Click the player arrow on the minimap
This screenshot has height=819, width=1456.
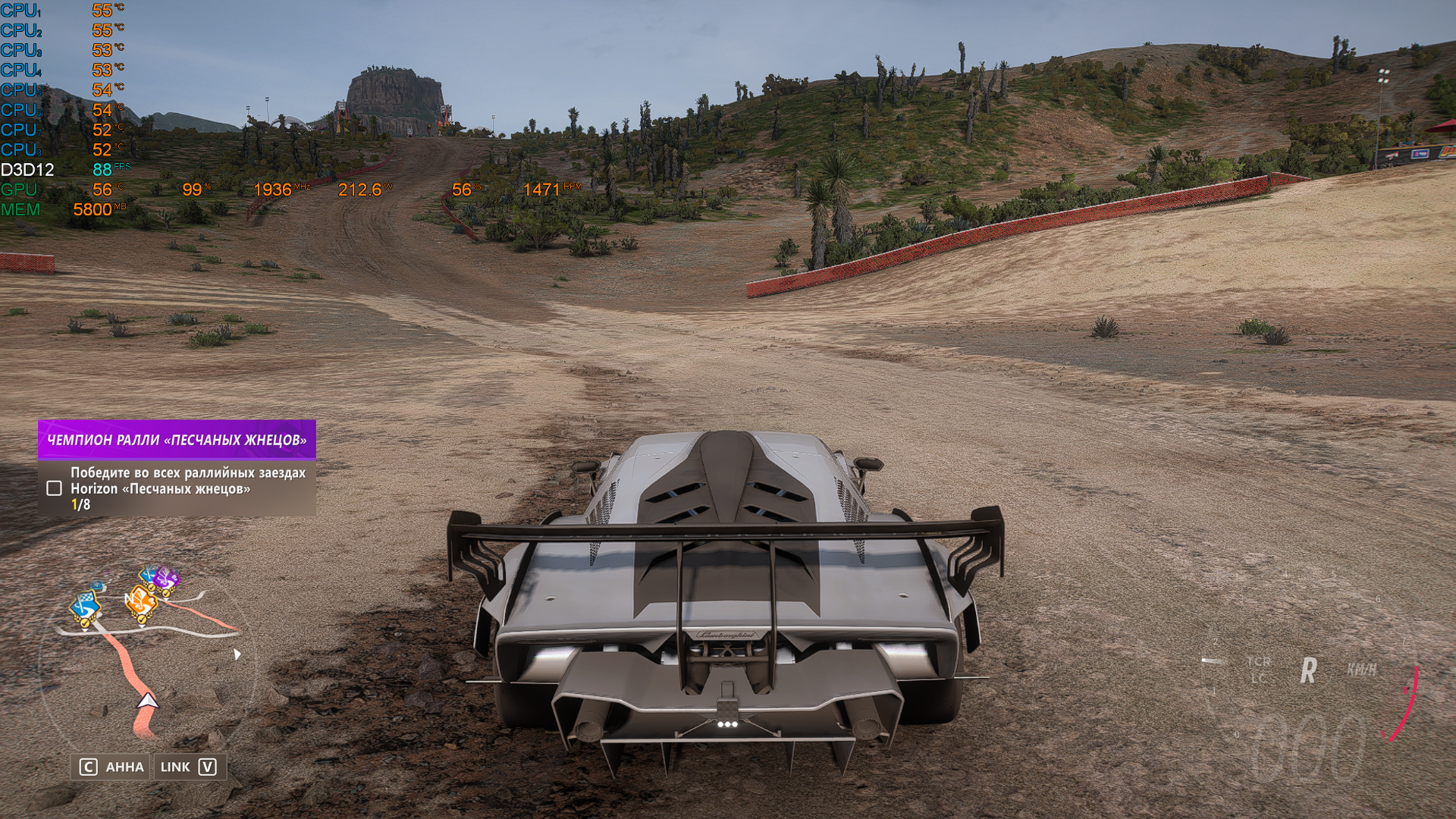[148, 701]
